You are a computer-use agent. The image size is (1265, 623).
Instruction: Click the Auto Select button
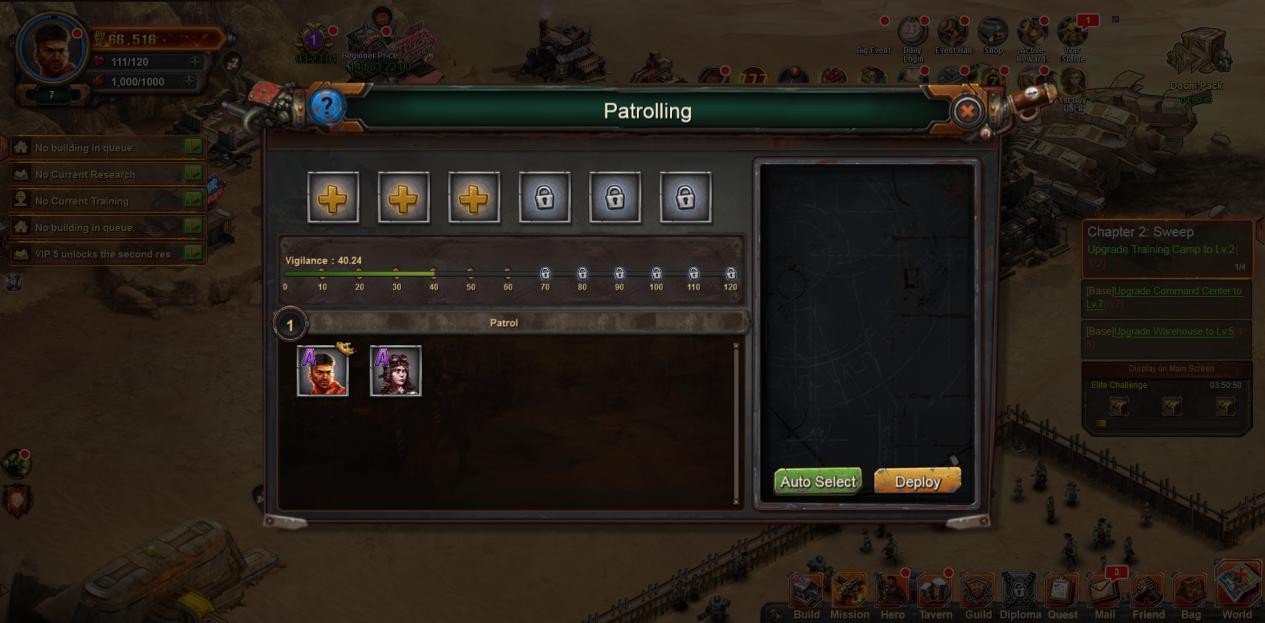818,481
